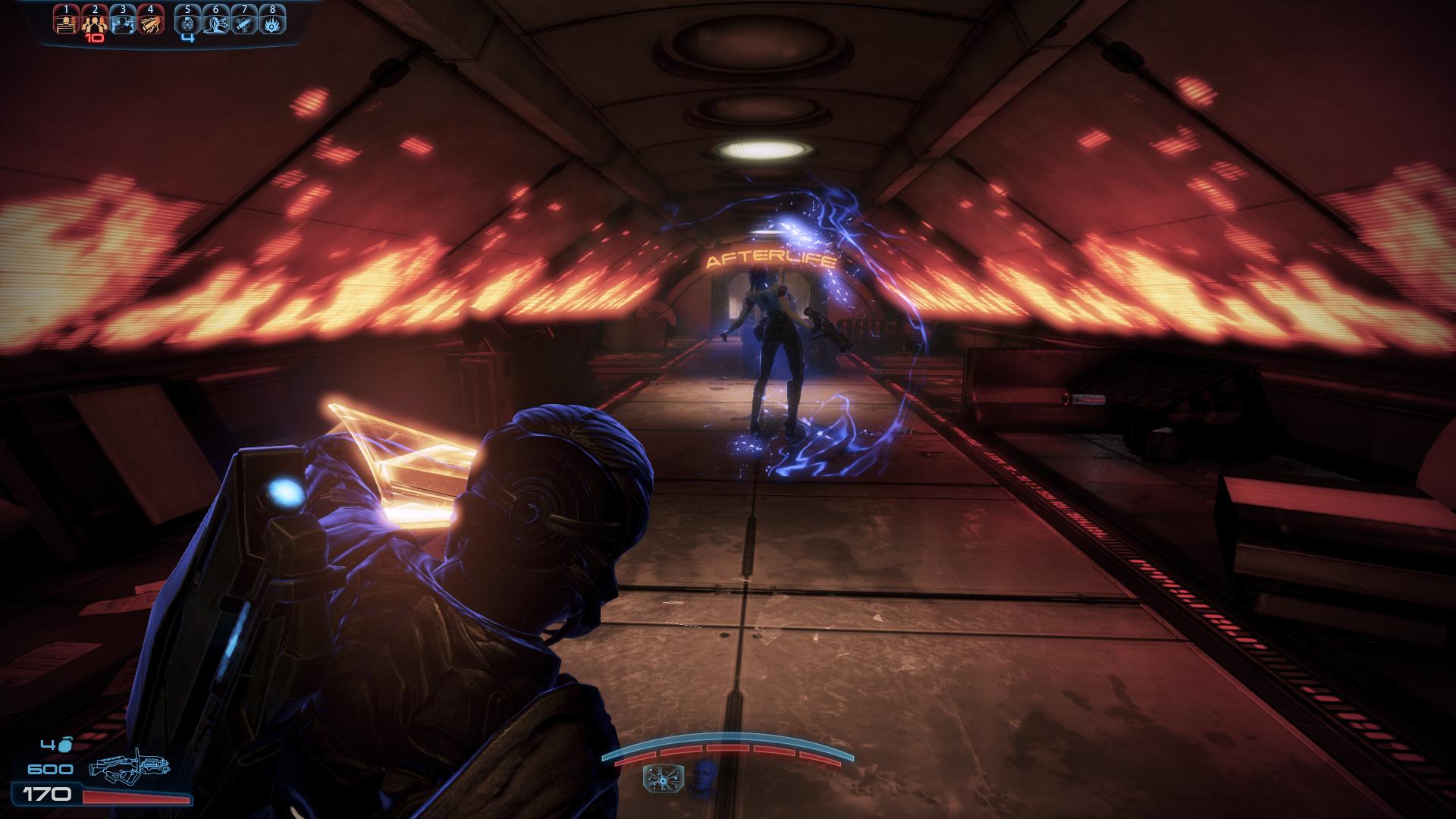Trigger the blue silhouette power in slot 3
Image resolution: width=1456 pixels, height=819 pixels.
122,22
